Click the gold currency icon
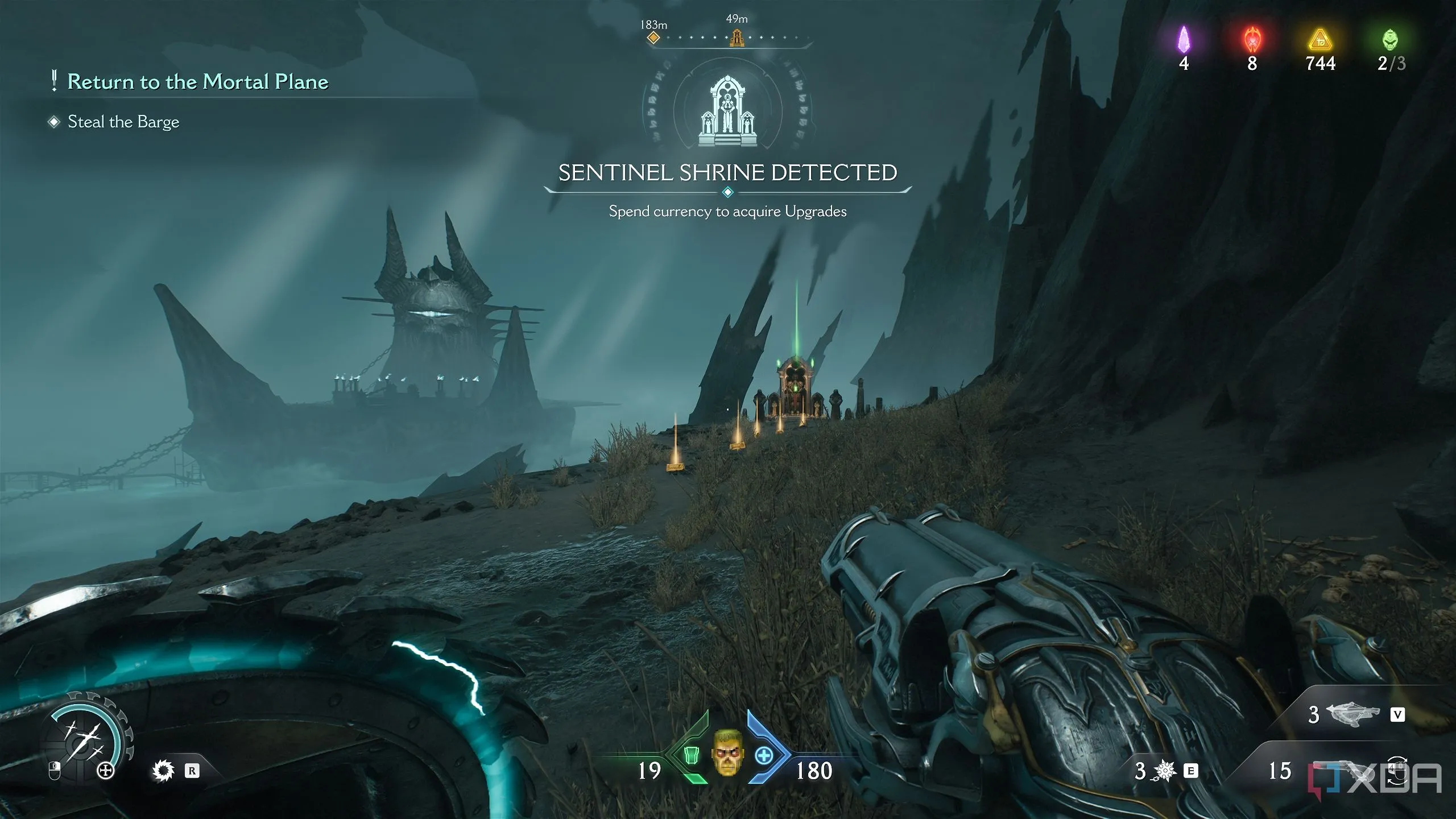The height and width of the screenshot is (819, 1456). (x=1320, y=41)
